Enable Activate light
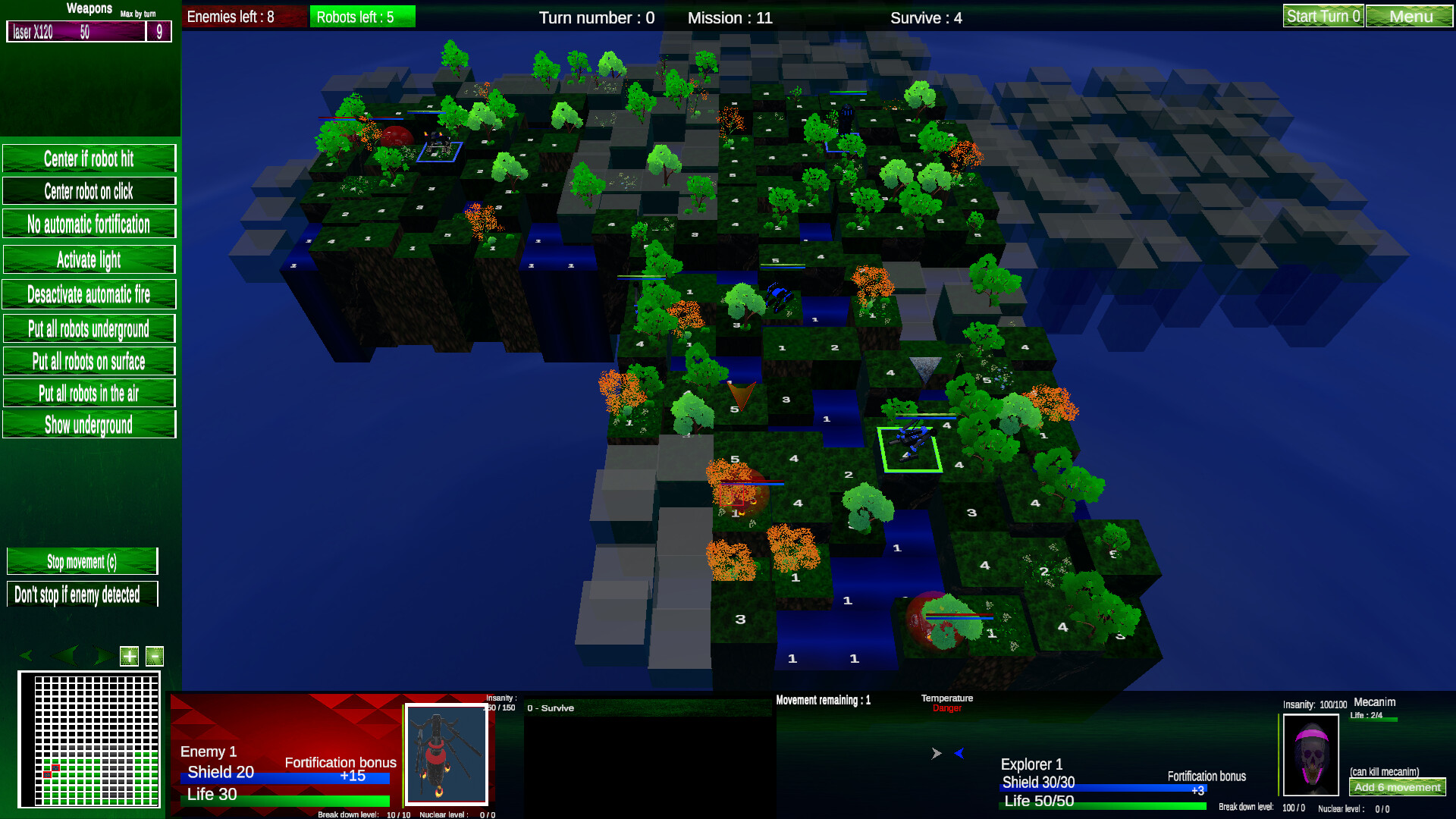This screenshot has width=1456, height=819. 89,260
